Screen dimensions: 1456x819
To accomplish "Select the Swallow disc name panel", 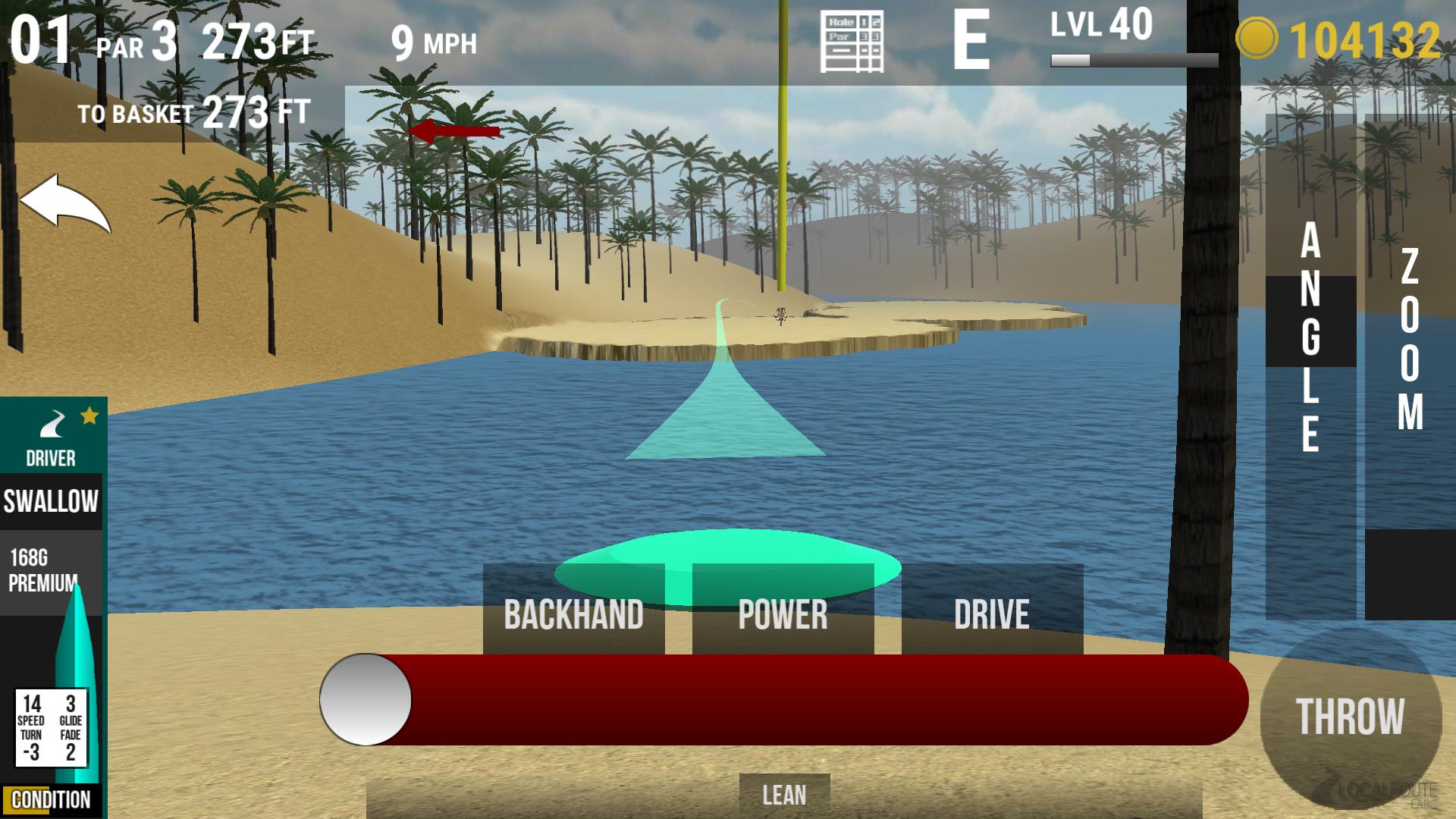I will [51, 501].
